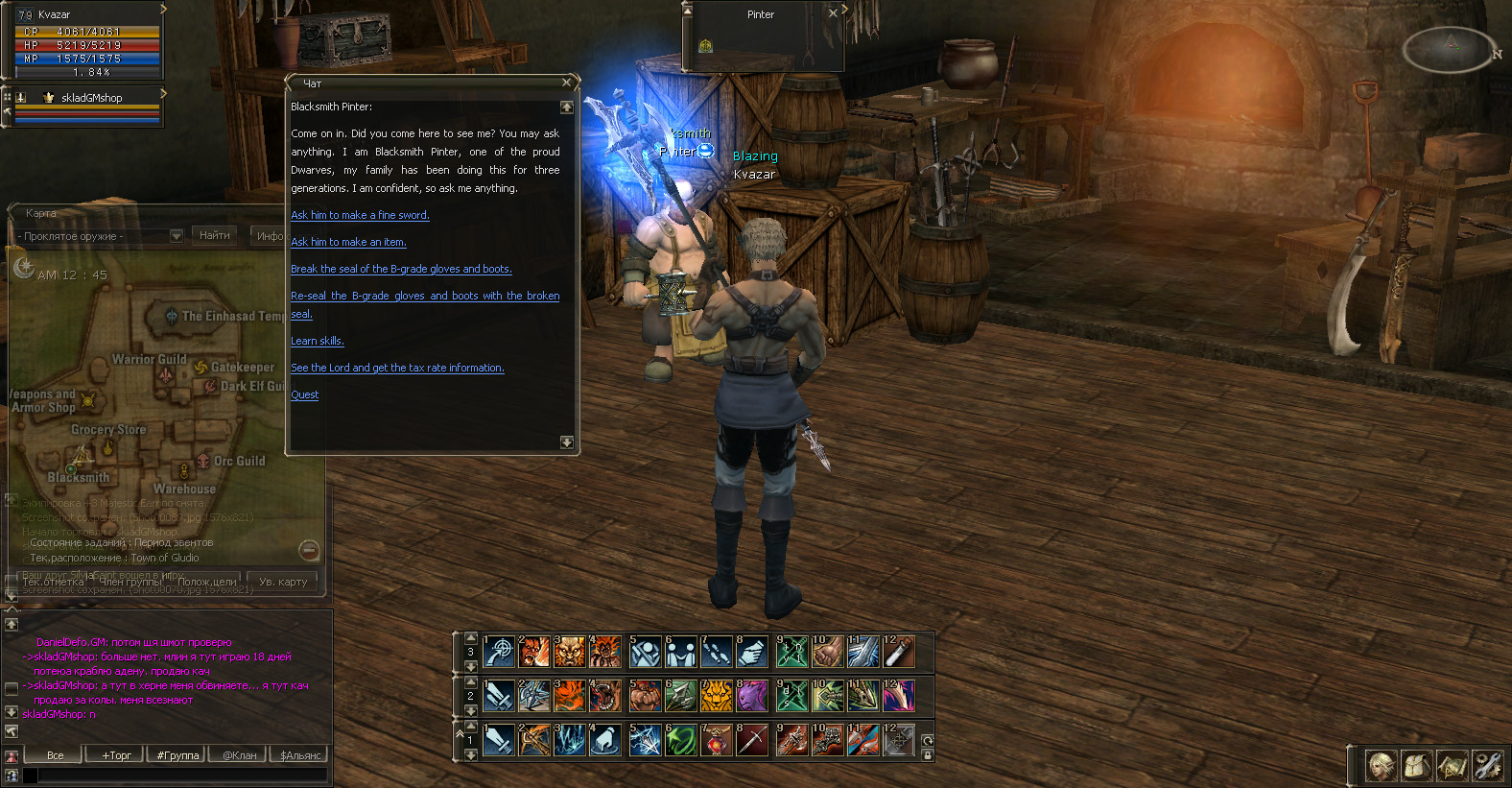Click the Найти button on the map
The width and height of the screenshot is (1512, 788).
click(x=214, y=235)
